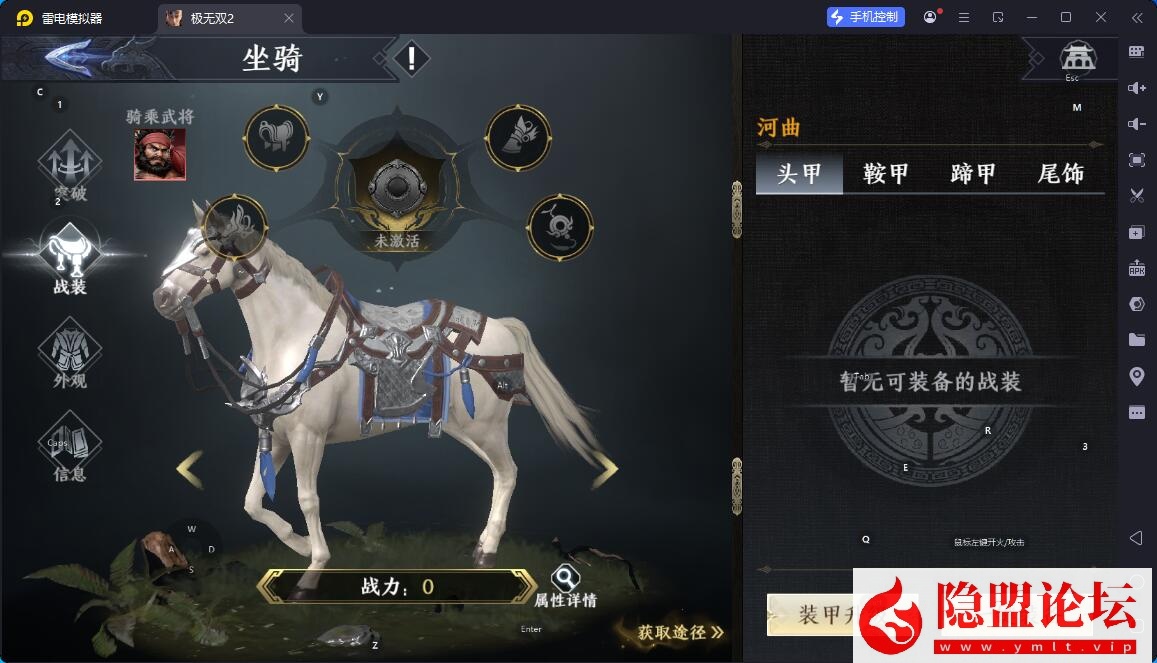
Task: Switch to the 鞍甲 tab
Action: pos(886,173)
